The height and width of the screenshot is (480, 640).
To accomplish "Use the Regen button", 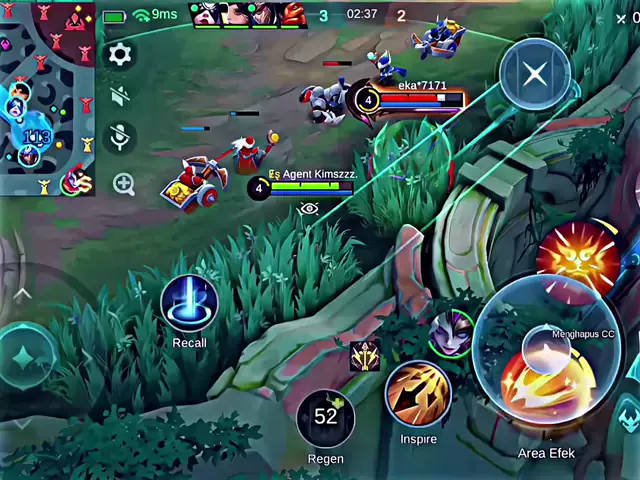I will (326, 418).
